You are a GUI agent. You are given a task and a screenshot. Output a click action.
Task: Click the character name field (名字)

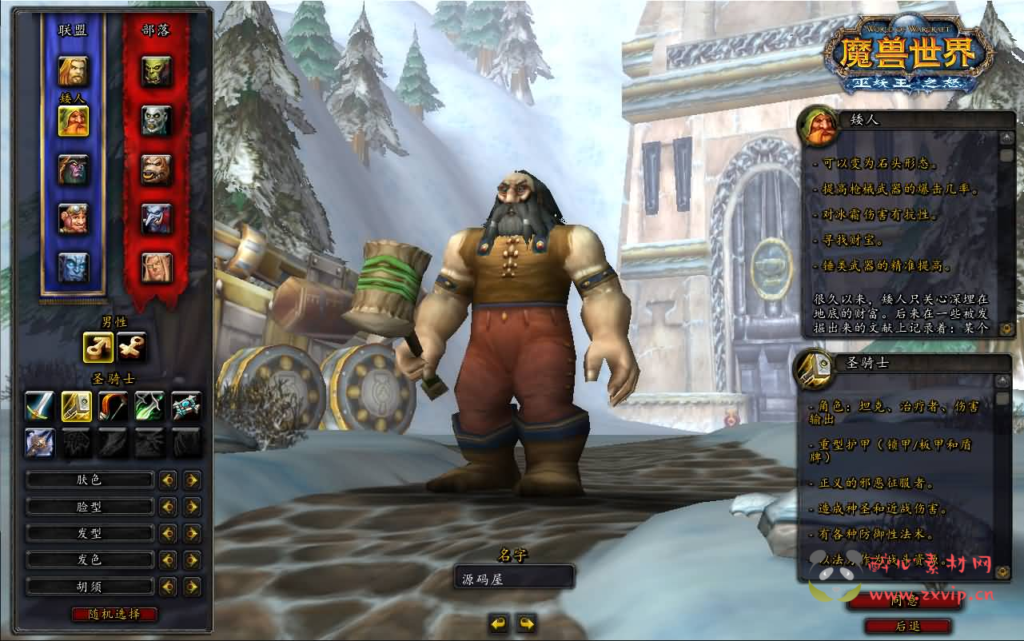(513, 578)
